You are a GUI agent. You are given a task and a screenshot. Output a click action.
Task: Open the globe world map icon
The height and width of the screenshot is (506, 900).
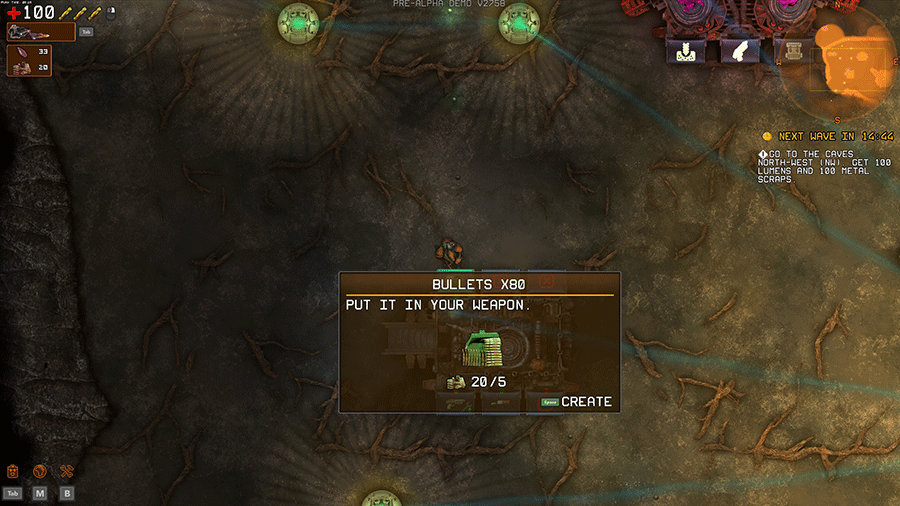coord(40,471)
